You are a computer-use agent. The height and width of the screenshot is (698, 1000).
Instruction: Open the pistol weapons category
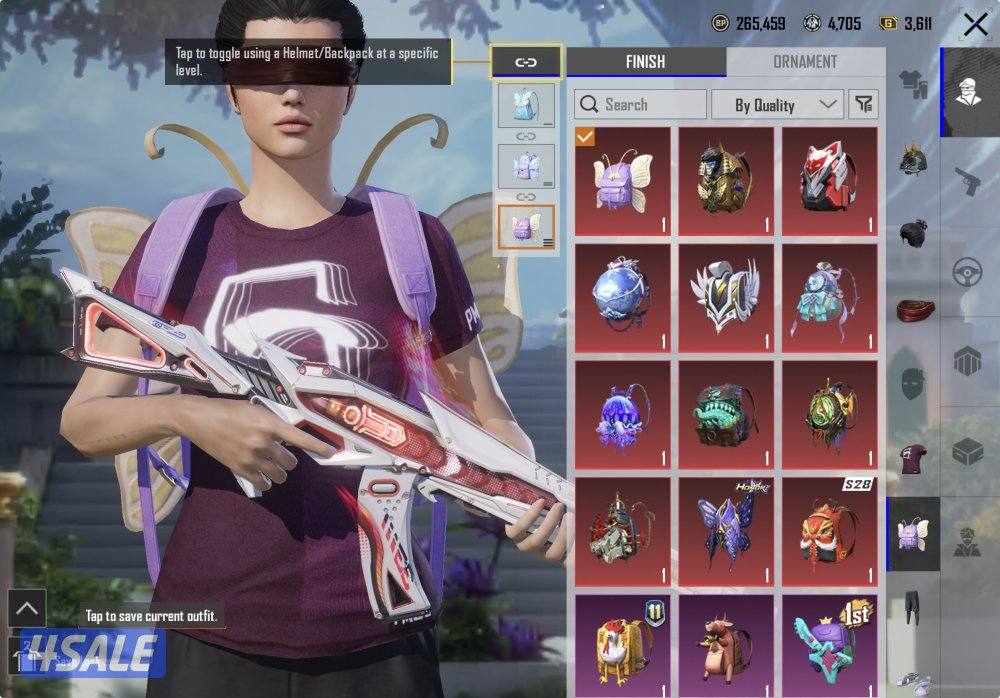click(966, 182)
